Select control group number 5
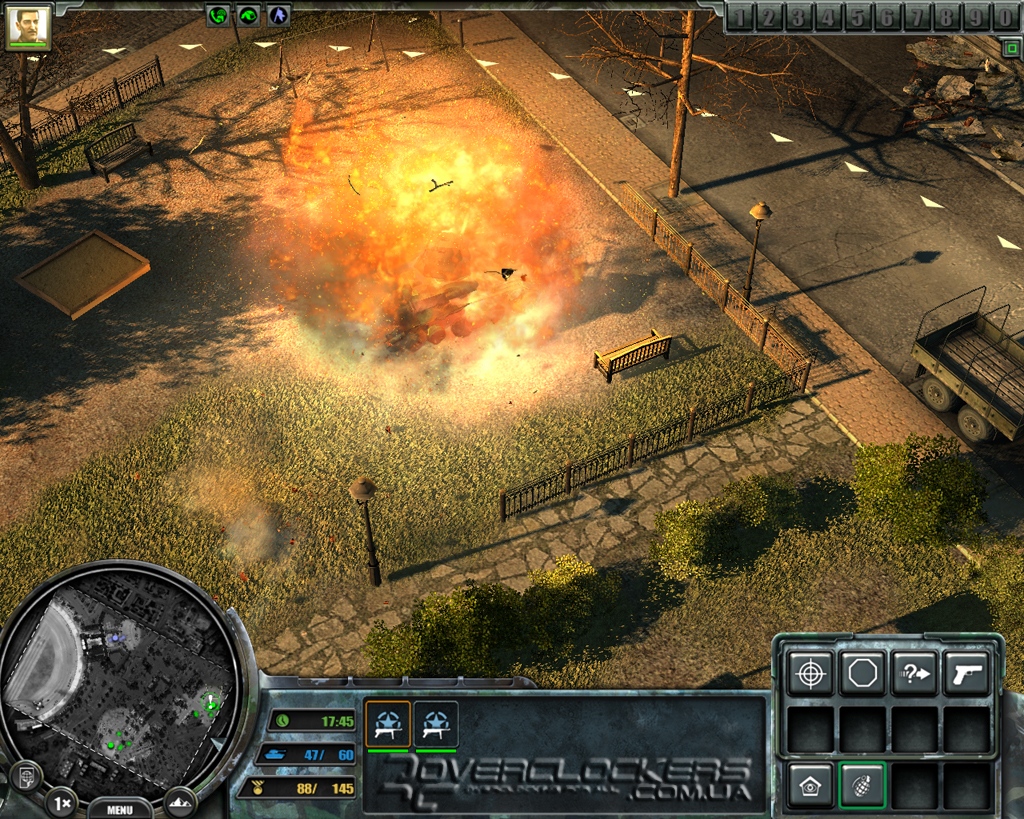The width and height of the screenshot is (1024, 819). (857, 17)
